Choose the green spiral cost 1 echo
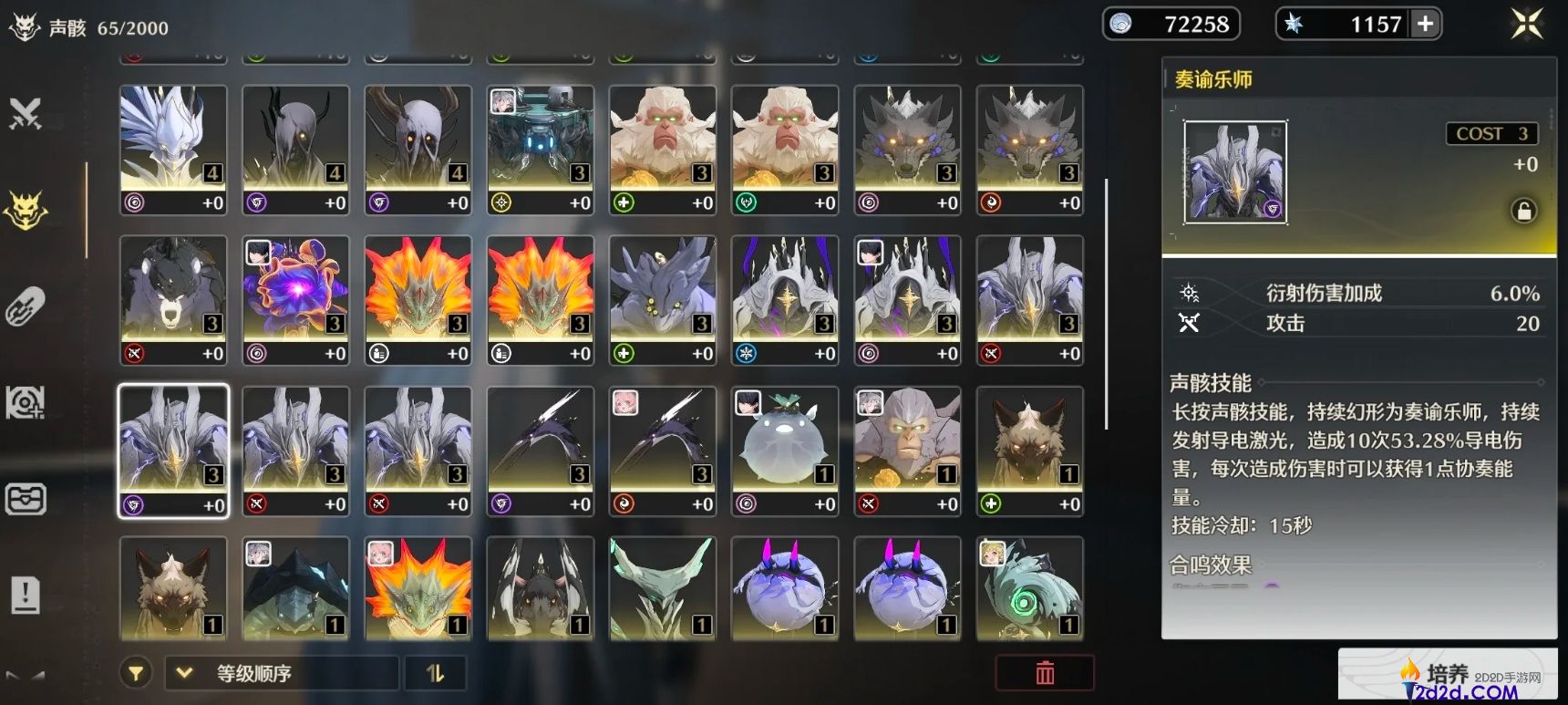Image resolution: width=1568 pixels, height=705 pixels. click(x=1029, y=588)
